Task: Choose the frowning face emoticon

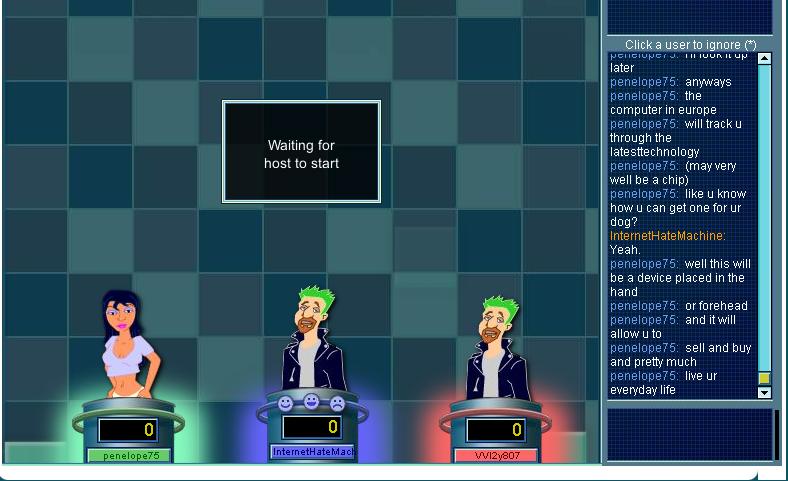Action: [337, 403]
